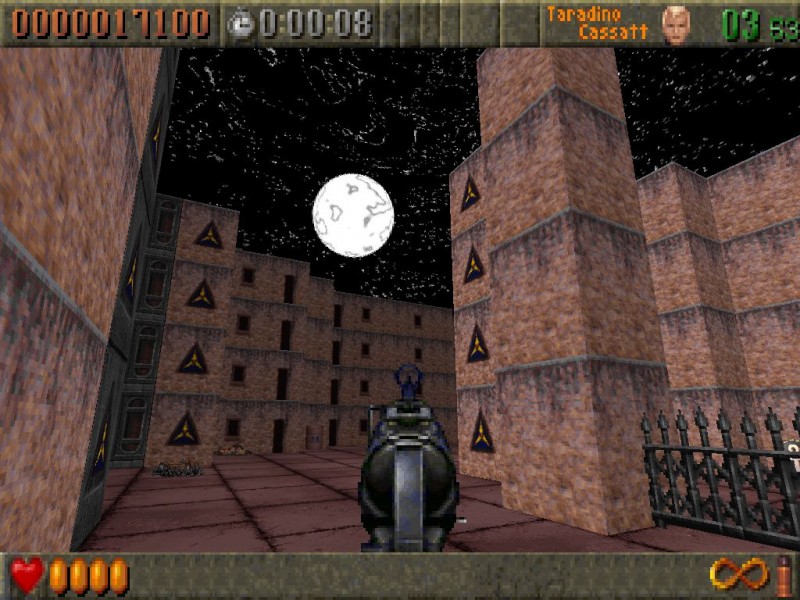This screenshot has height=600, width=800.
Task: Select the red heart icon
Action: (x=27, y=576)
